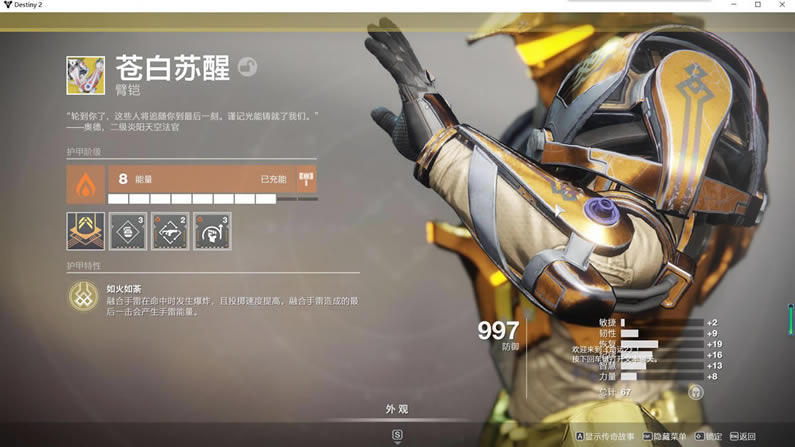This screenshot has width=795, height=447.
Task: Click the masterwork upgrade icon beside the energy bar
Action: (x=307, y=180)
